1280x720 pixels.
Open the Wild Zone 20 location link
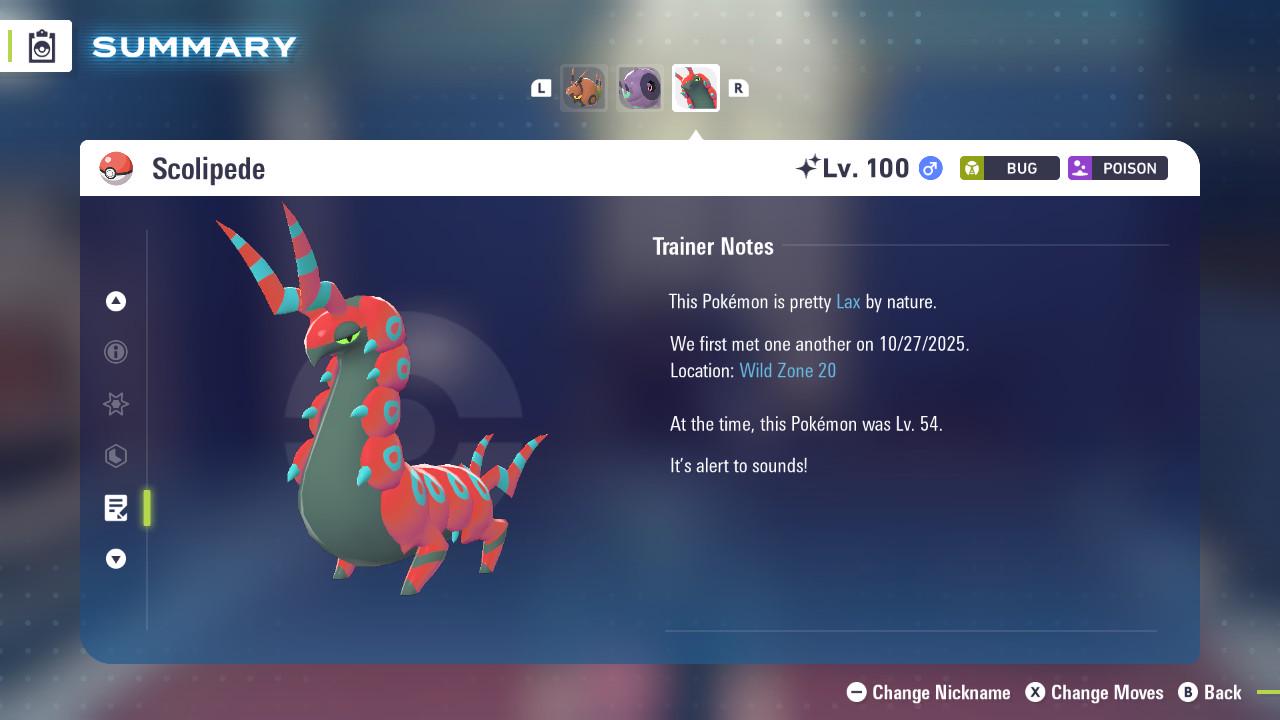pos(788,370)
